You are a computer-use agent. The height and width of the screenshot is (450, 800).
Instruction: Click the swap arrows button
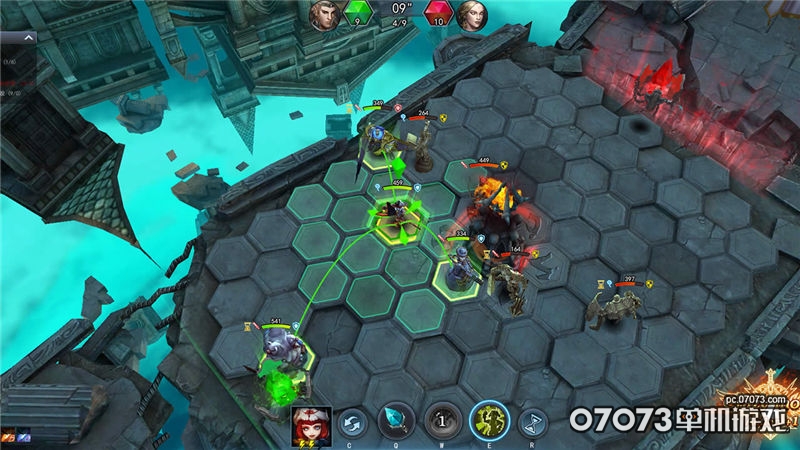coord(351,422)
